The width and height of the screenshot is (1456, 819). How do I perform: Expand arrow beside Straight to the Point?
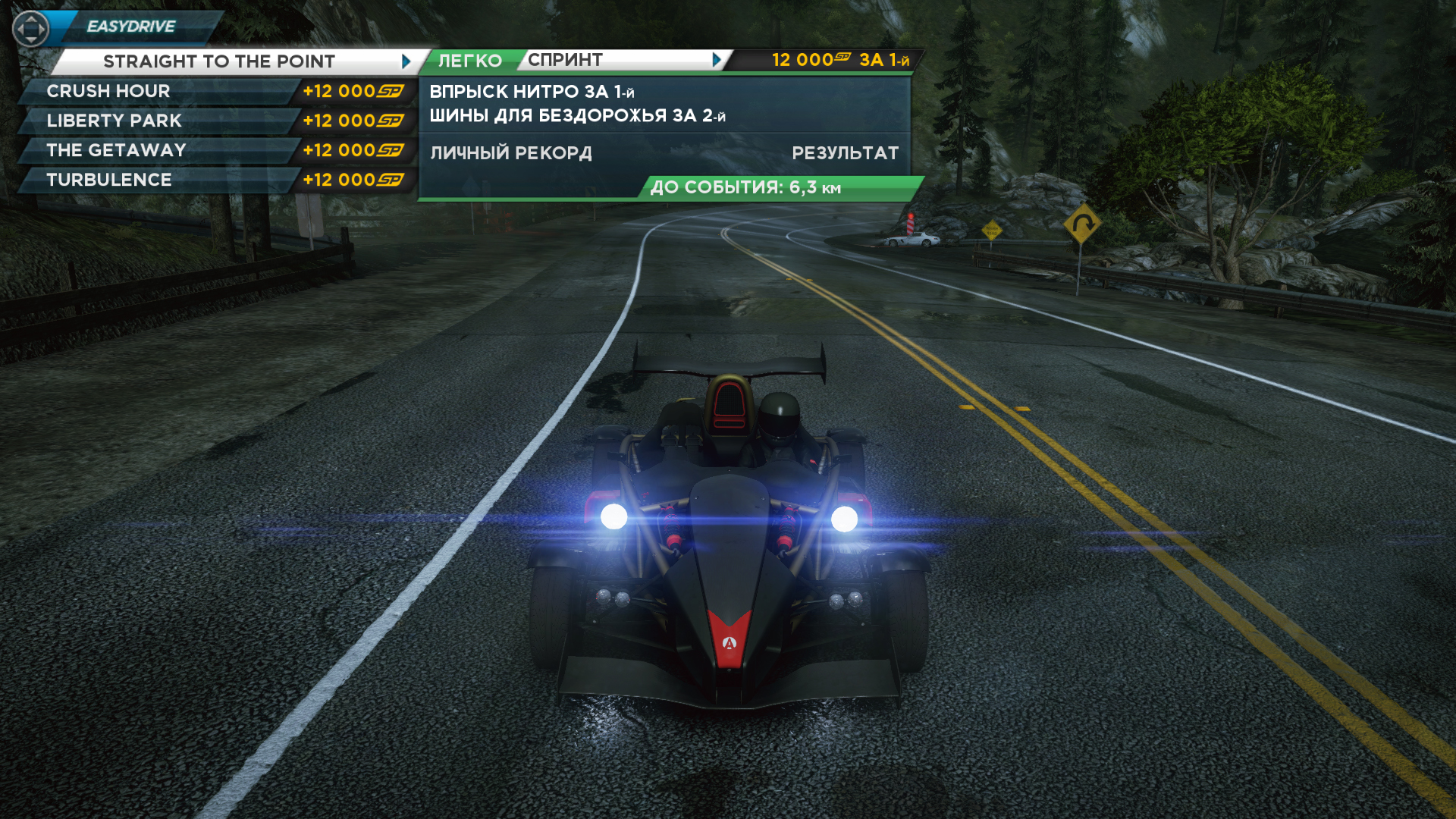pos(406,61)
